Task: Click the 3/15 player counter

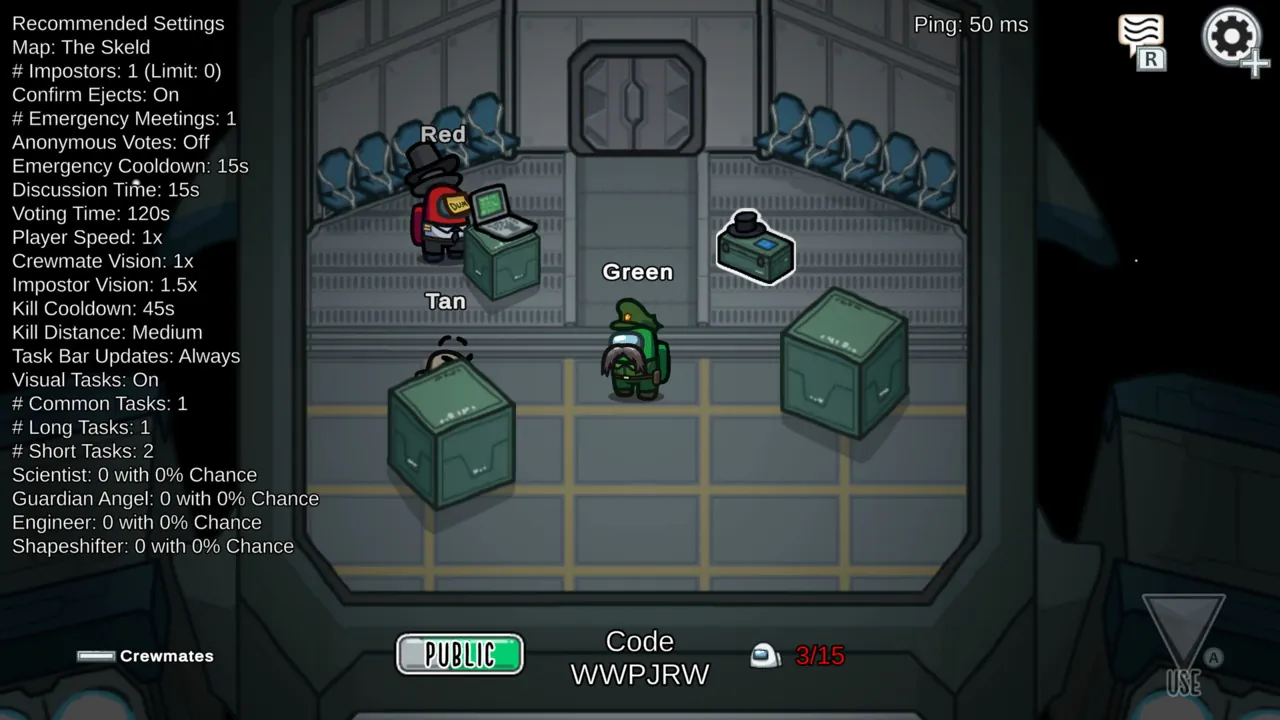Action: [x=820, y=655]
